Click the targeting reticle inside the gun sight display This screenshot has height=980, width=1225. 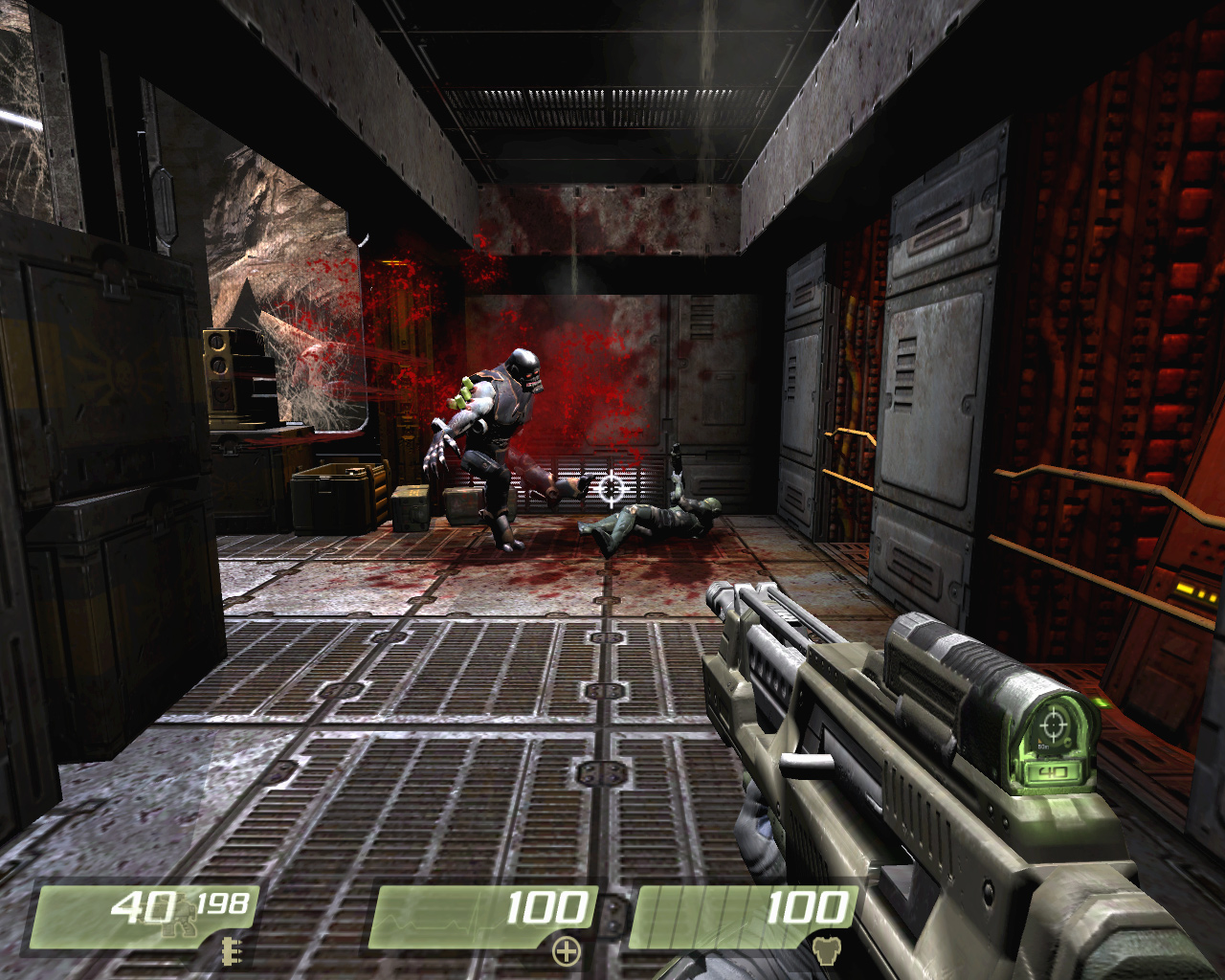1054,724
